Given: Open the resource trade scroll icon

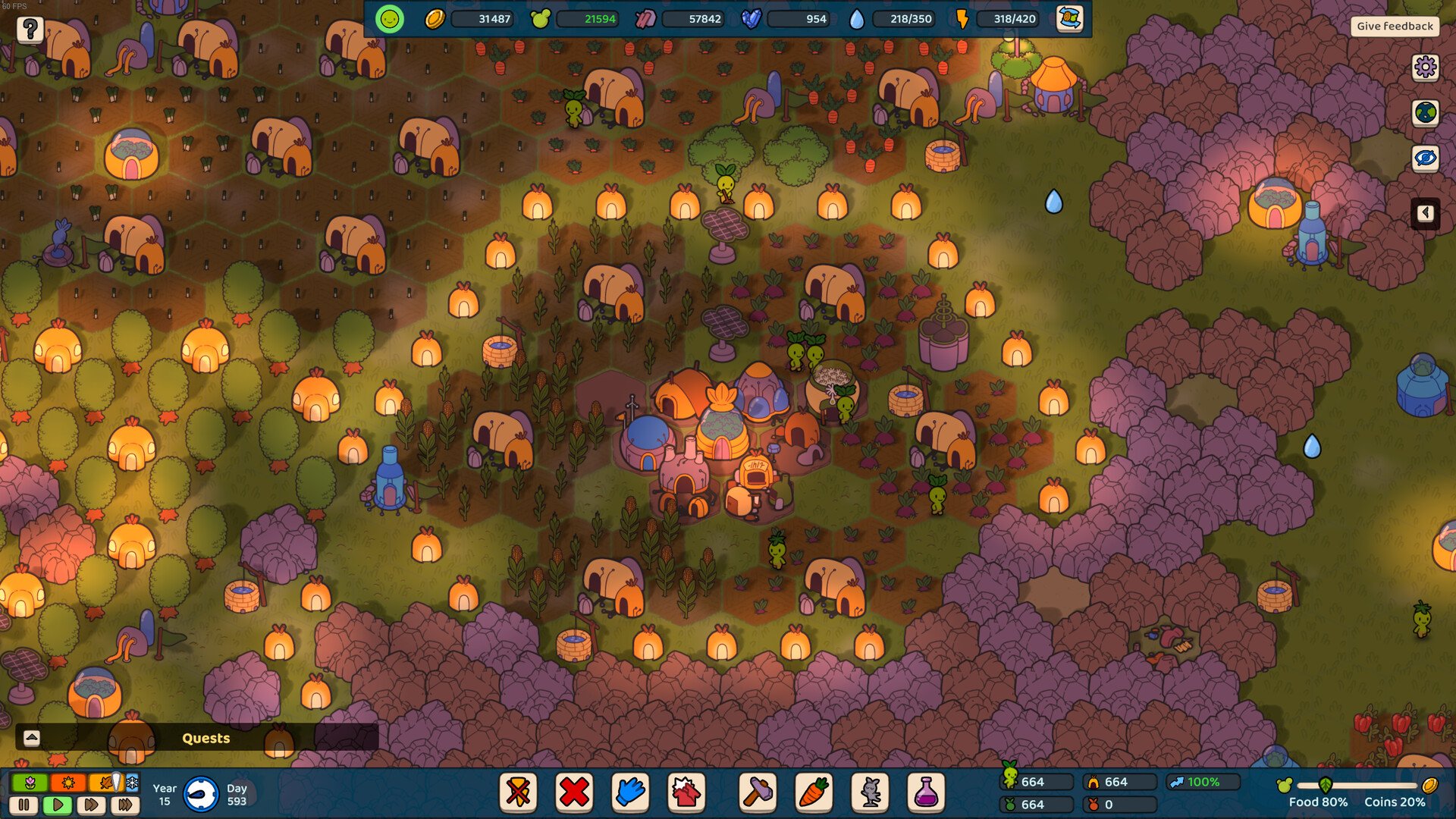Looking at the screenshot, I should (x=1069, y=19).
